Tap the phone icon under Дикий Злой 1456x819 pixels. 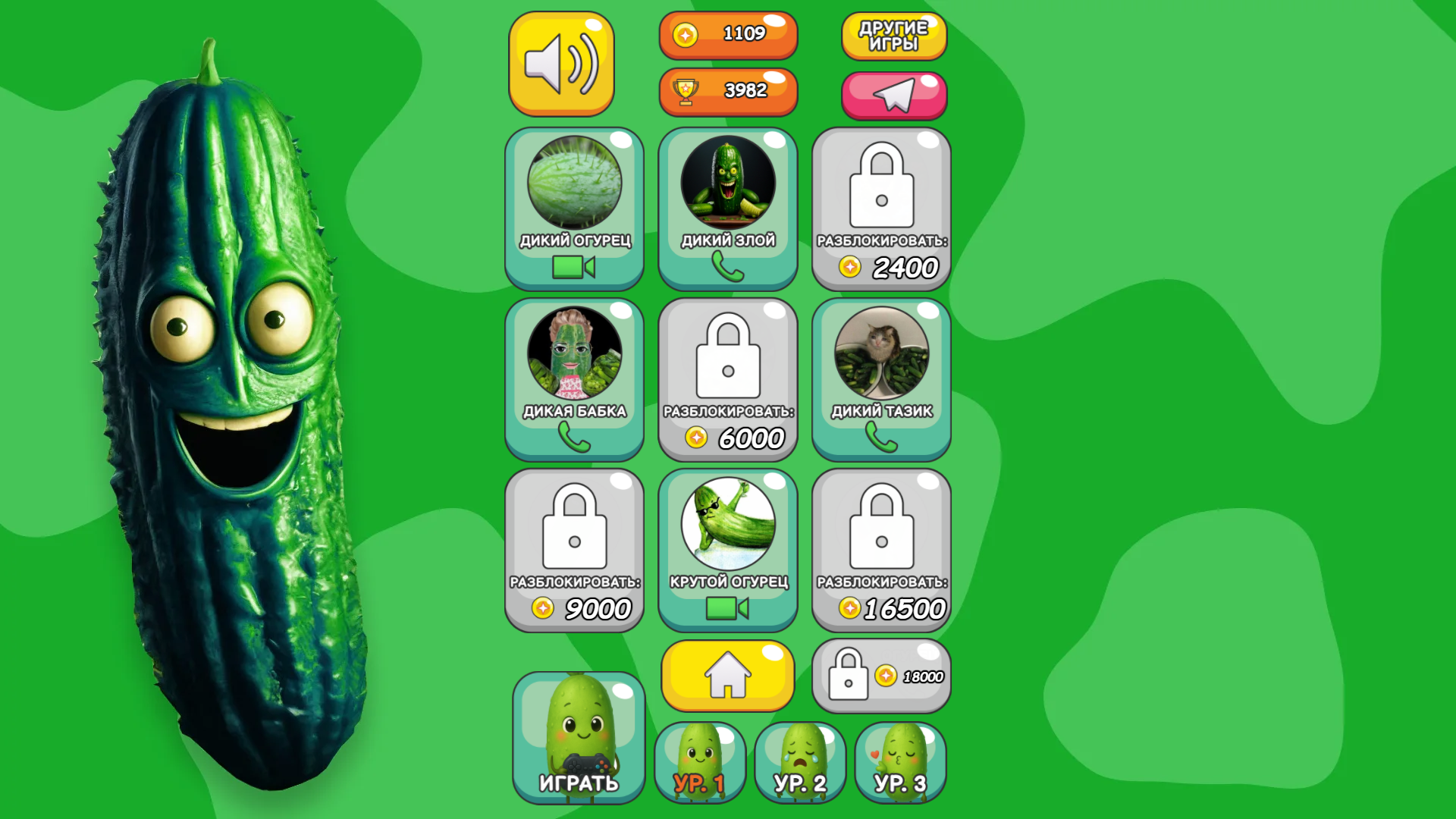pyautogui.click(x=727, y=266)
